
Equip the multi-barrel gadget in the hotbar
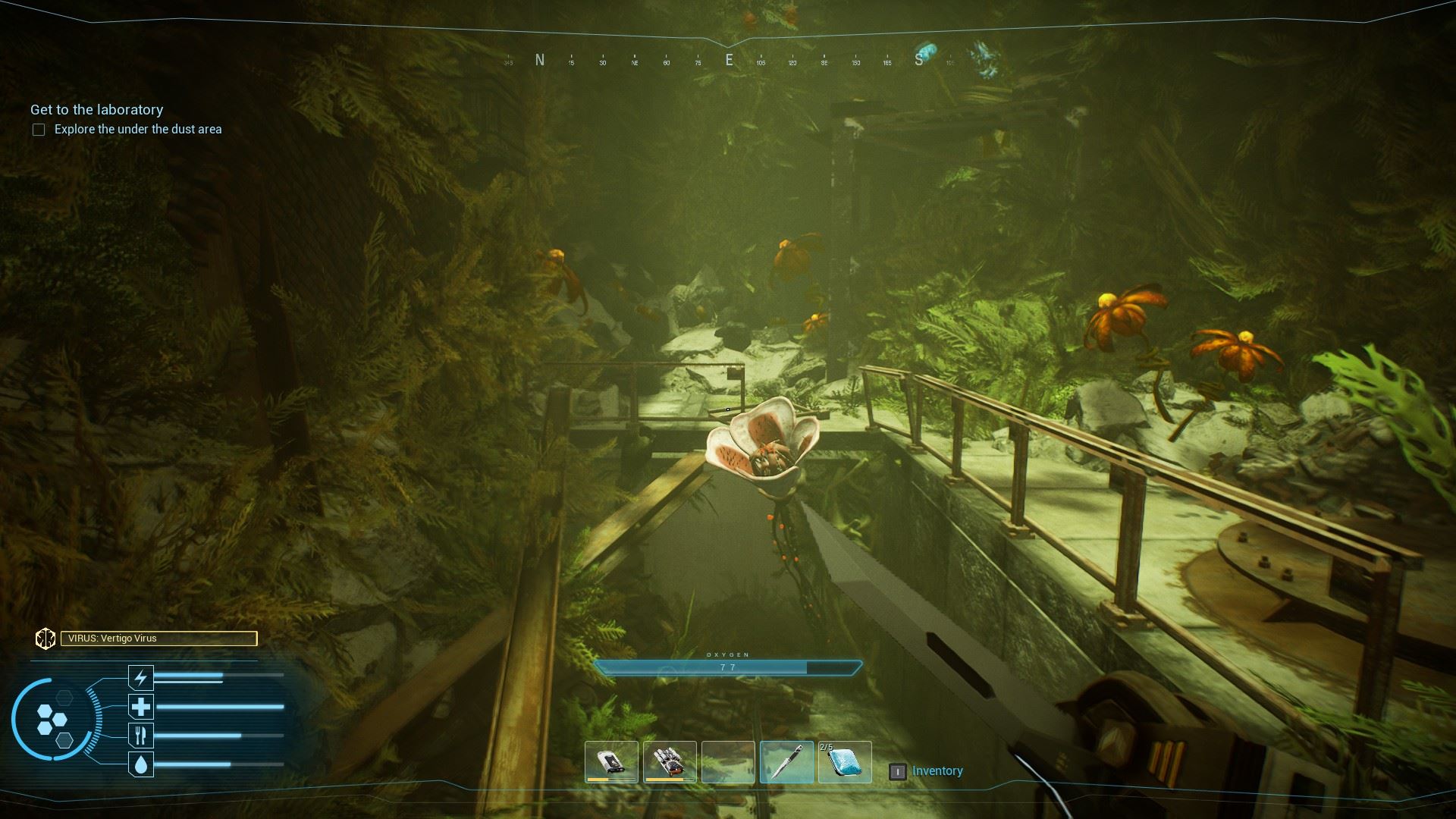click(x=670, y=761)
